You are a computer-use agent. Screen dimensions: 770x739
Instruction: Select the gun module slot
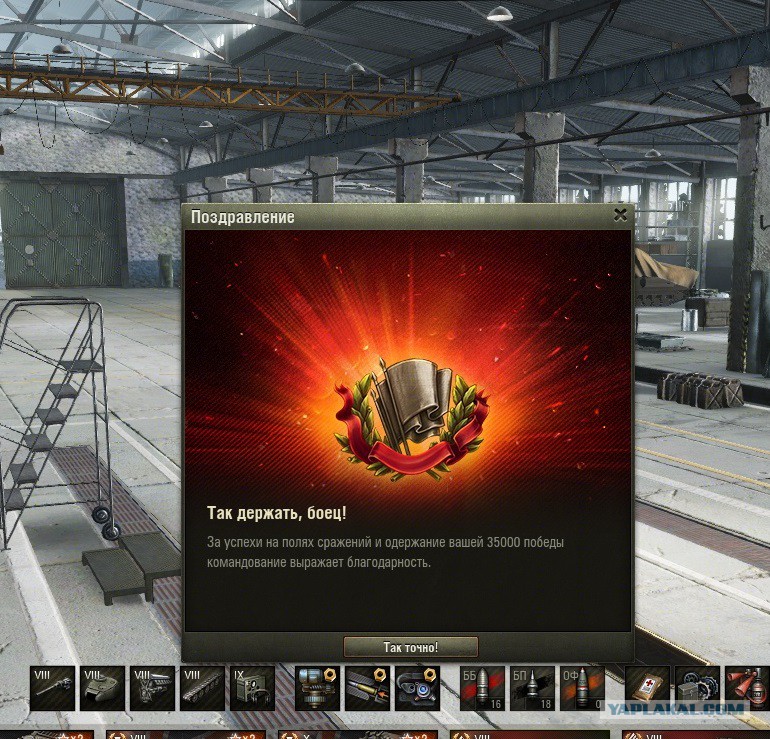coord(52,688)
